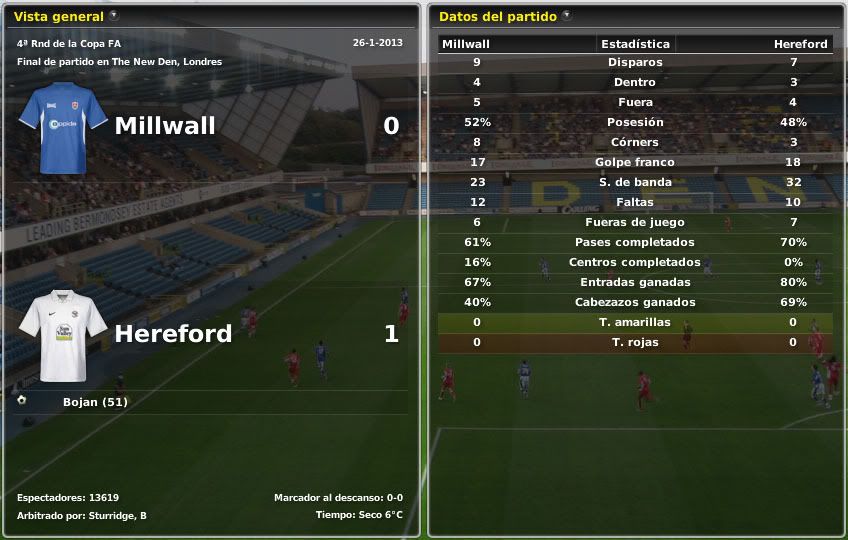Screen dimensions: 848x540
Task: Click the Estadística column header
Action: tap(635, 44)
